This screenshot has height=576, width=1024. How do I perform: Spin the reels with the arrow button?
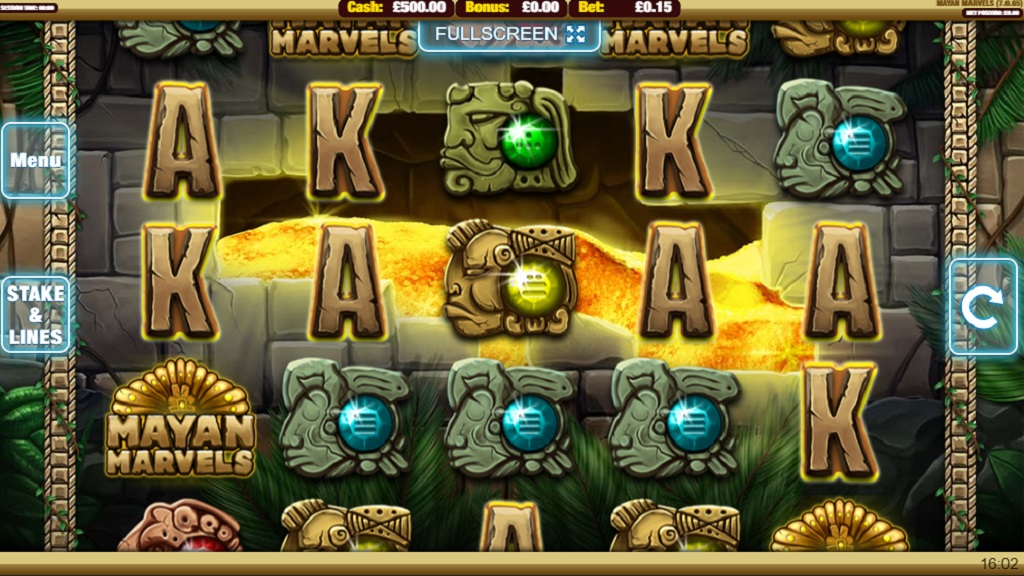pyautogui.click(x=982, y=308)
